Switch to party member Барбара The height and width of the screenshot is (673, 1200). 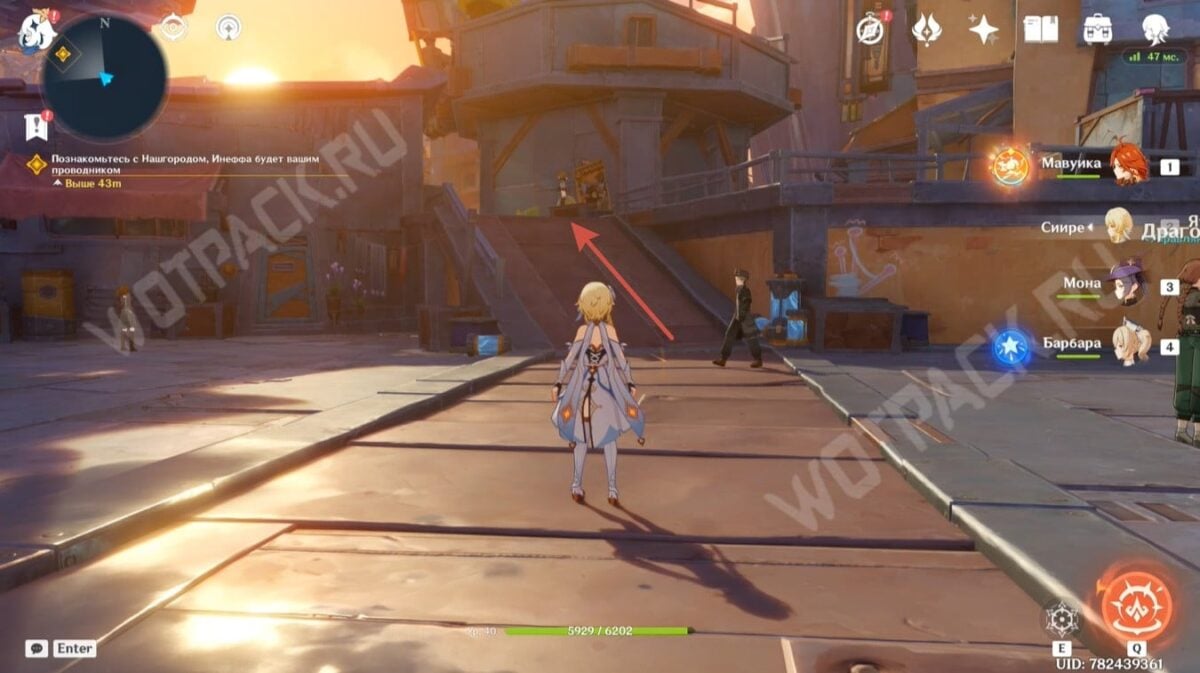point(1130,345)
